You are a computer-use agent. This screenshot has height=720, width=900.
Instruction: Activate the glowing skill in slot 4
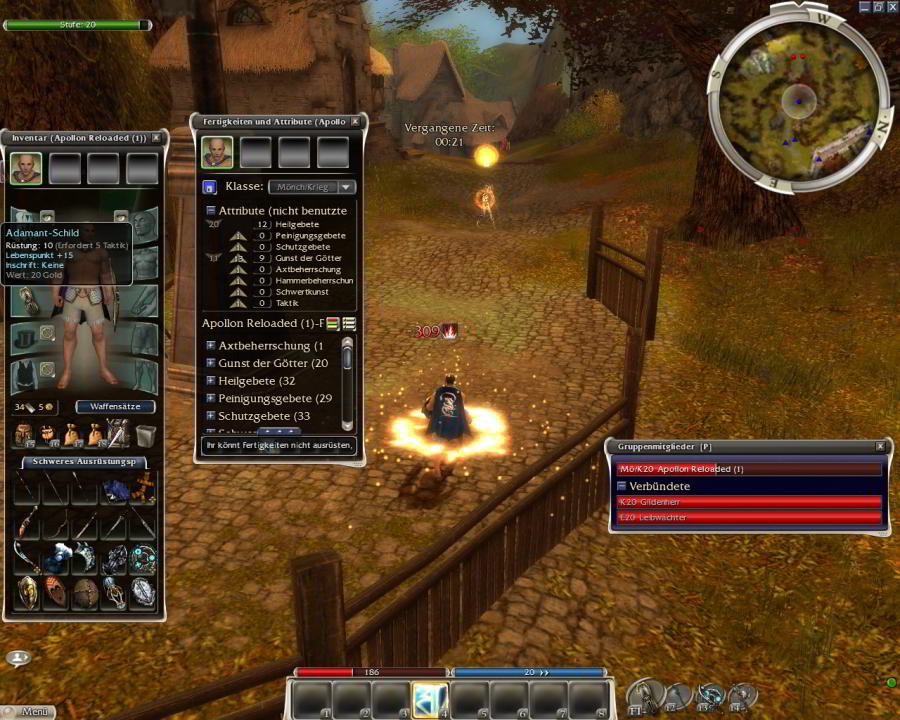430,699
